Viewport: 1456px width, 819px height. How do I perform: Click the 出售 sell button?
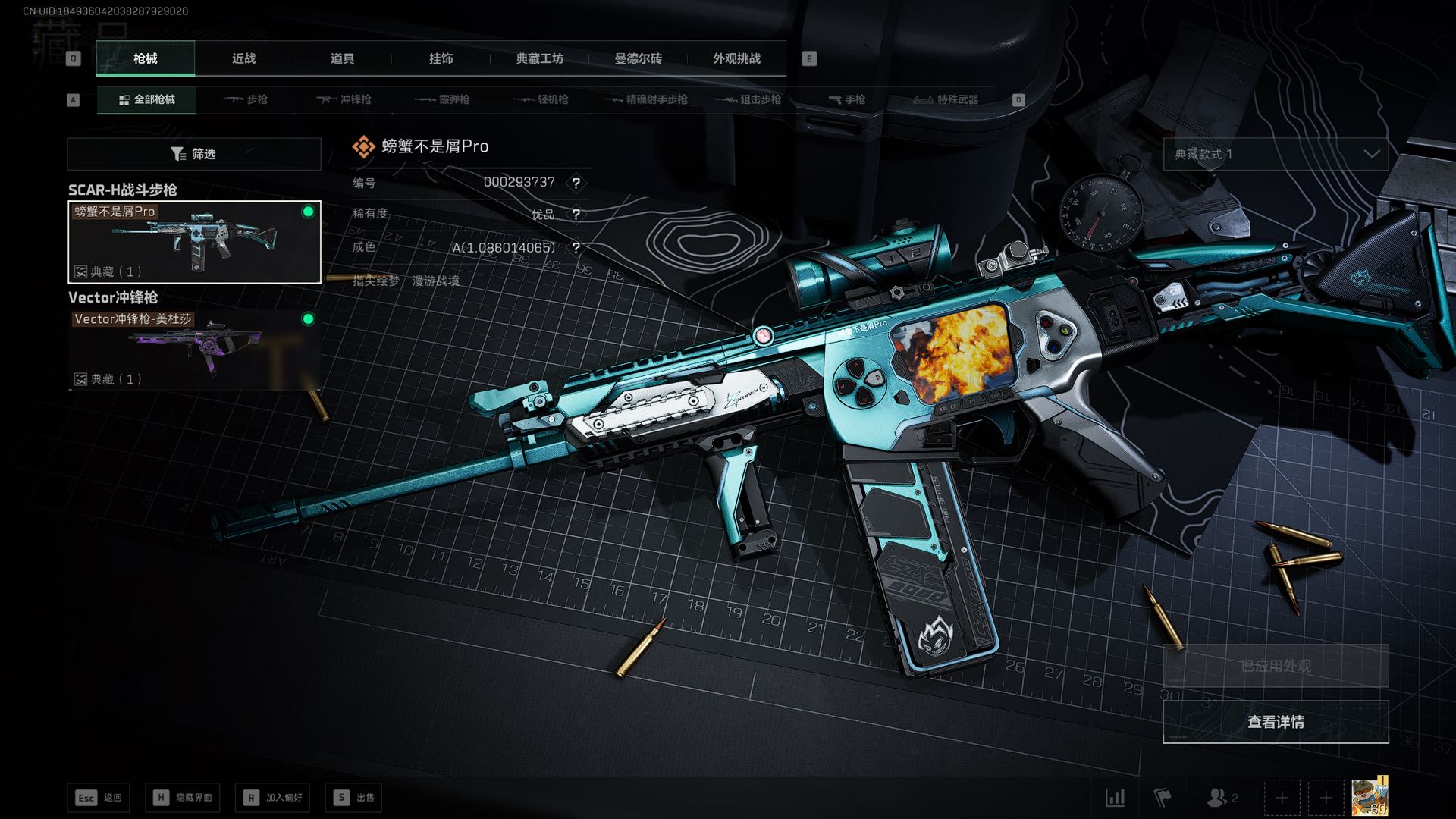click(354, 797)
